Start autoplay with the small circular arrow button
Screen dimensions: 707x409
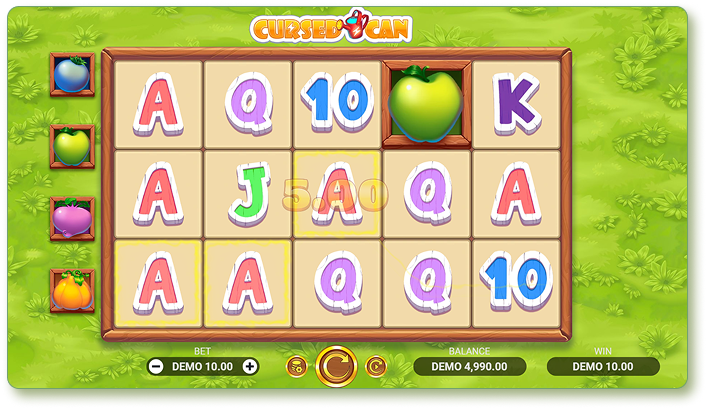point(375,366)
